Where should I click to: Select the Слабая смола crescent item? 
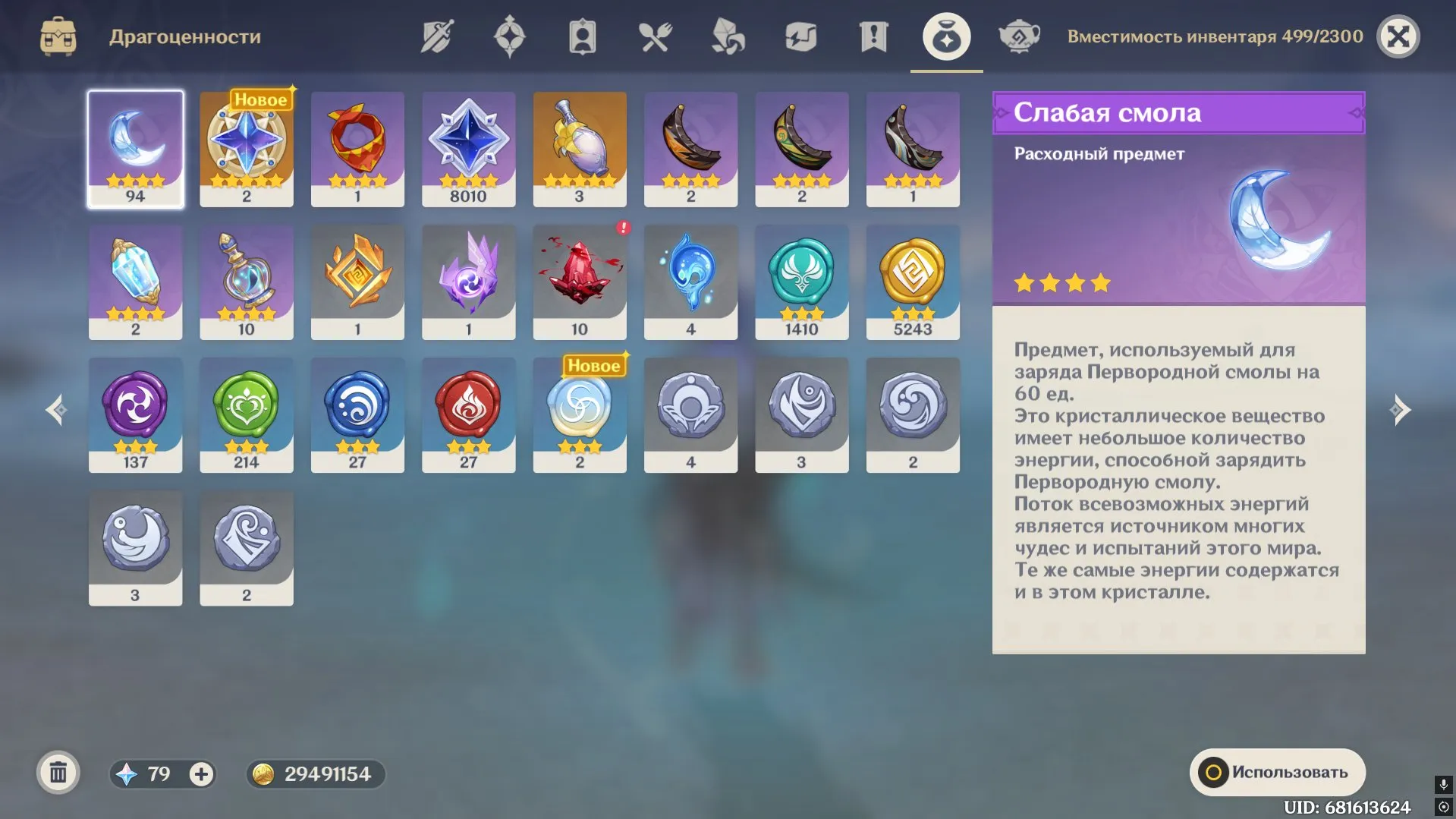click(x=135, y=148)
